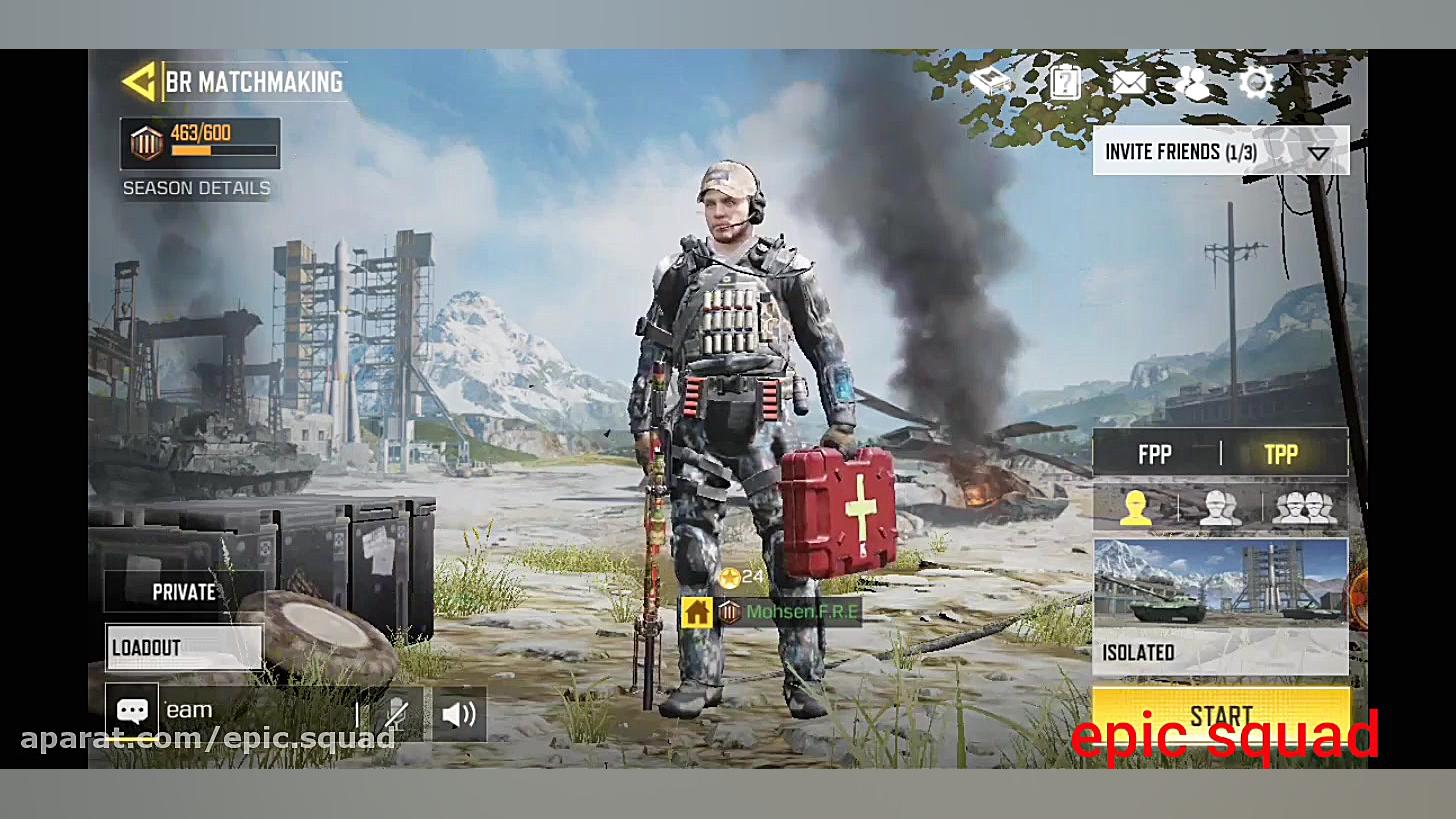Tap the home icon next to Mohsen.F.R.E
Screen dimensions: 1456x819
tap(698, 611)
